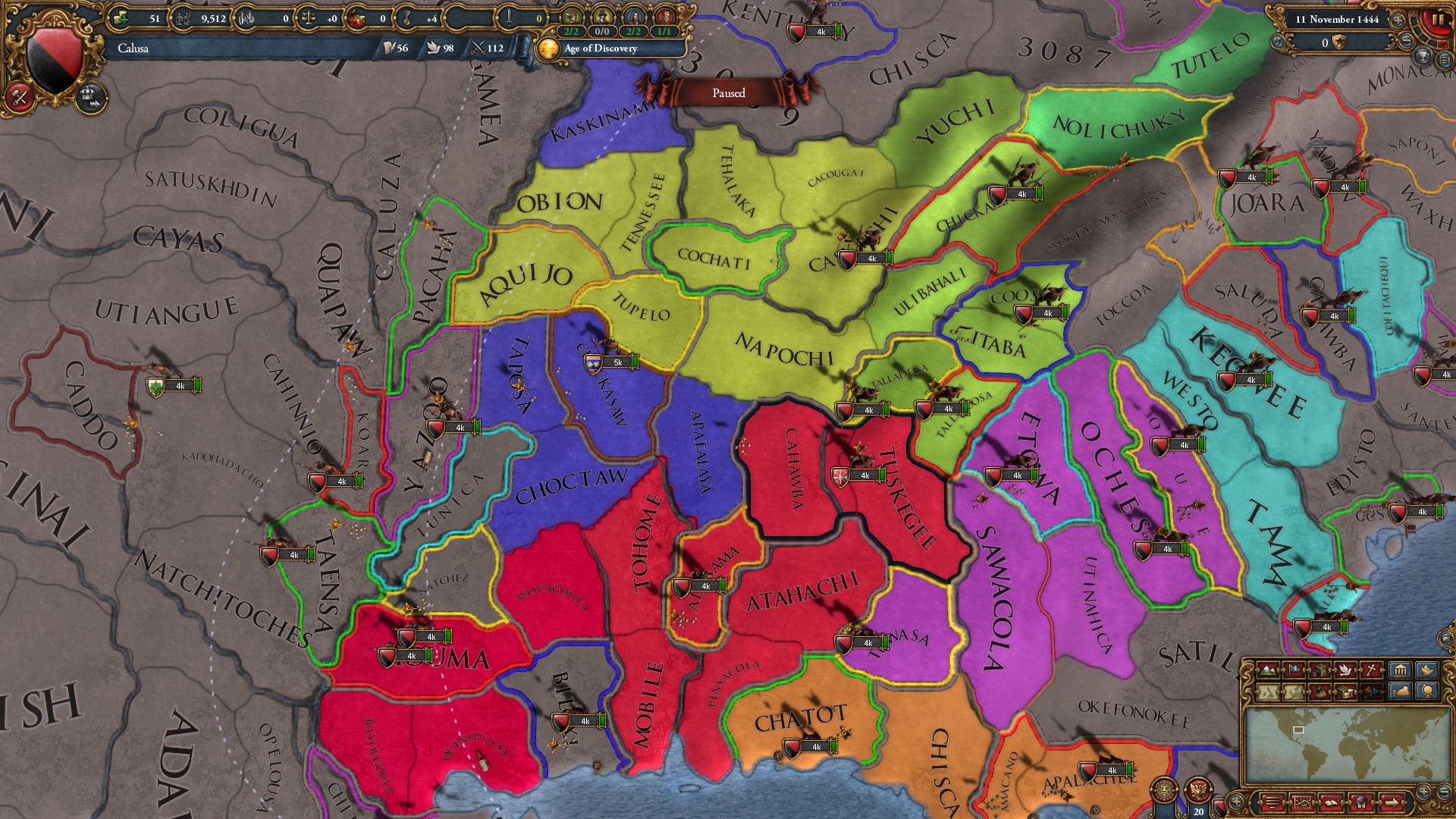Open the achievements trophy icon

(1422, 56)
